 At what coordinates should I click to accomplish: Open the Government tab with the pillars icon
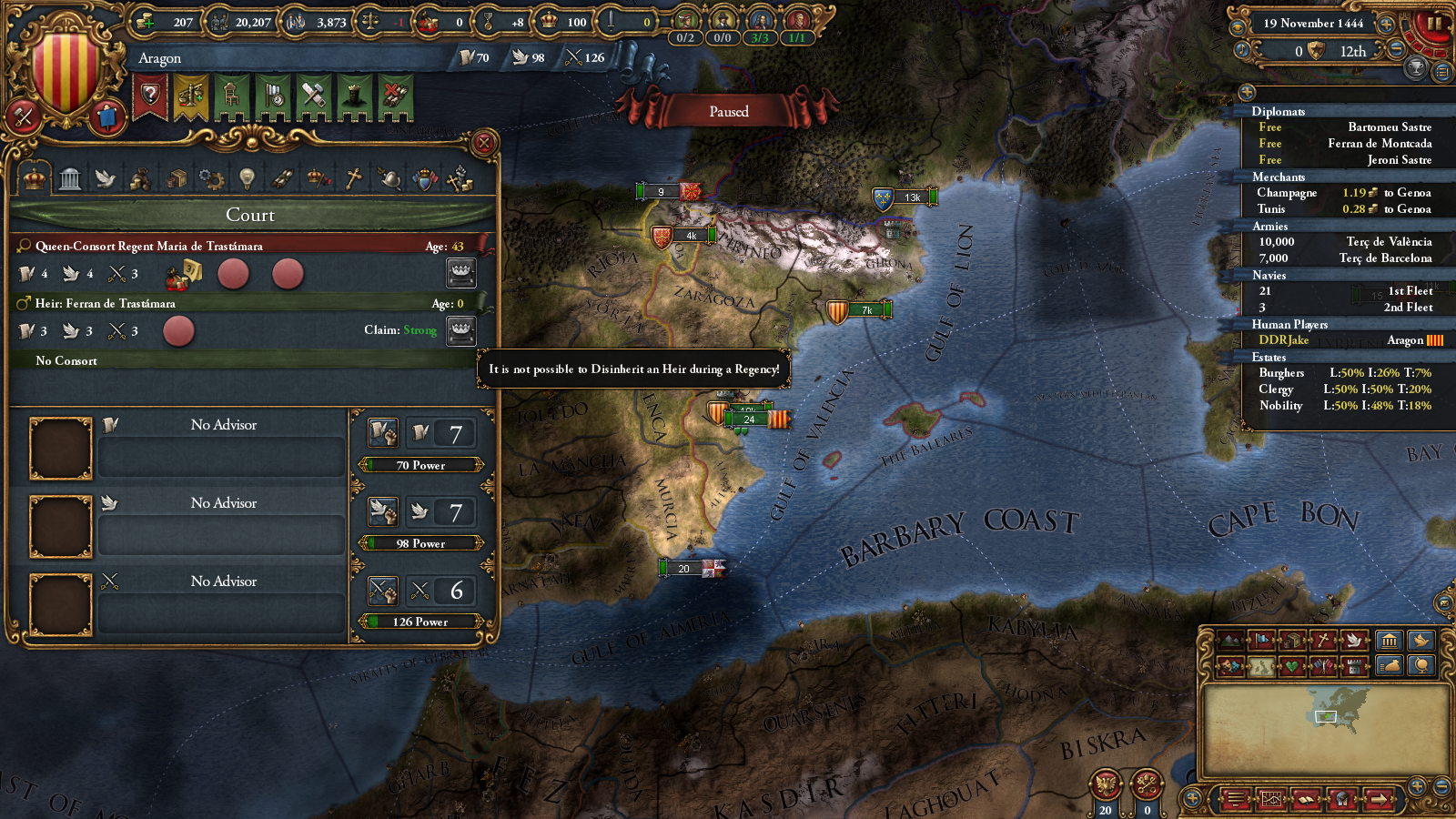point(70,178)
